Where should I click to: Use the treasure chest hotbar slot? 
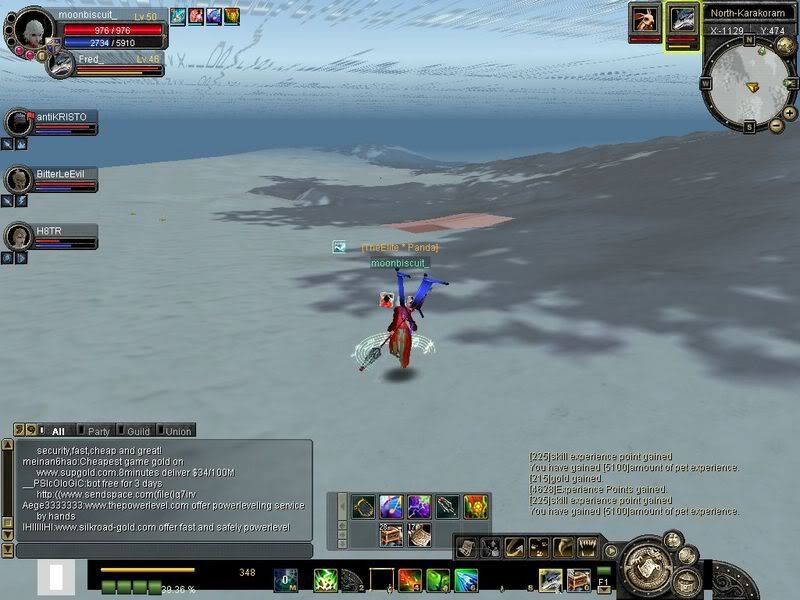tap(578, 579)
